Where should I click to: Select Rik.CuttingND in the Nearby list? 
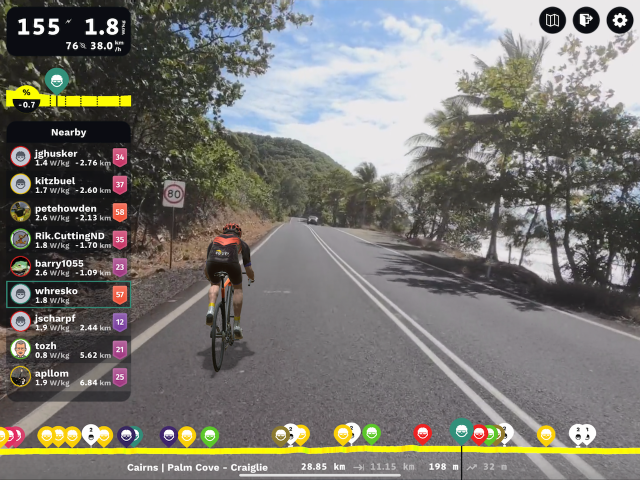[68, 239]
